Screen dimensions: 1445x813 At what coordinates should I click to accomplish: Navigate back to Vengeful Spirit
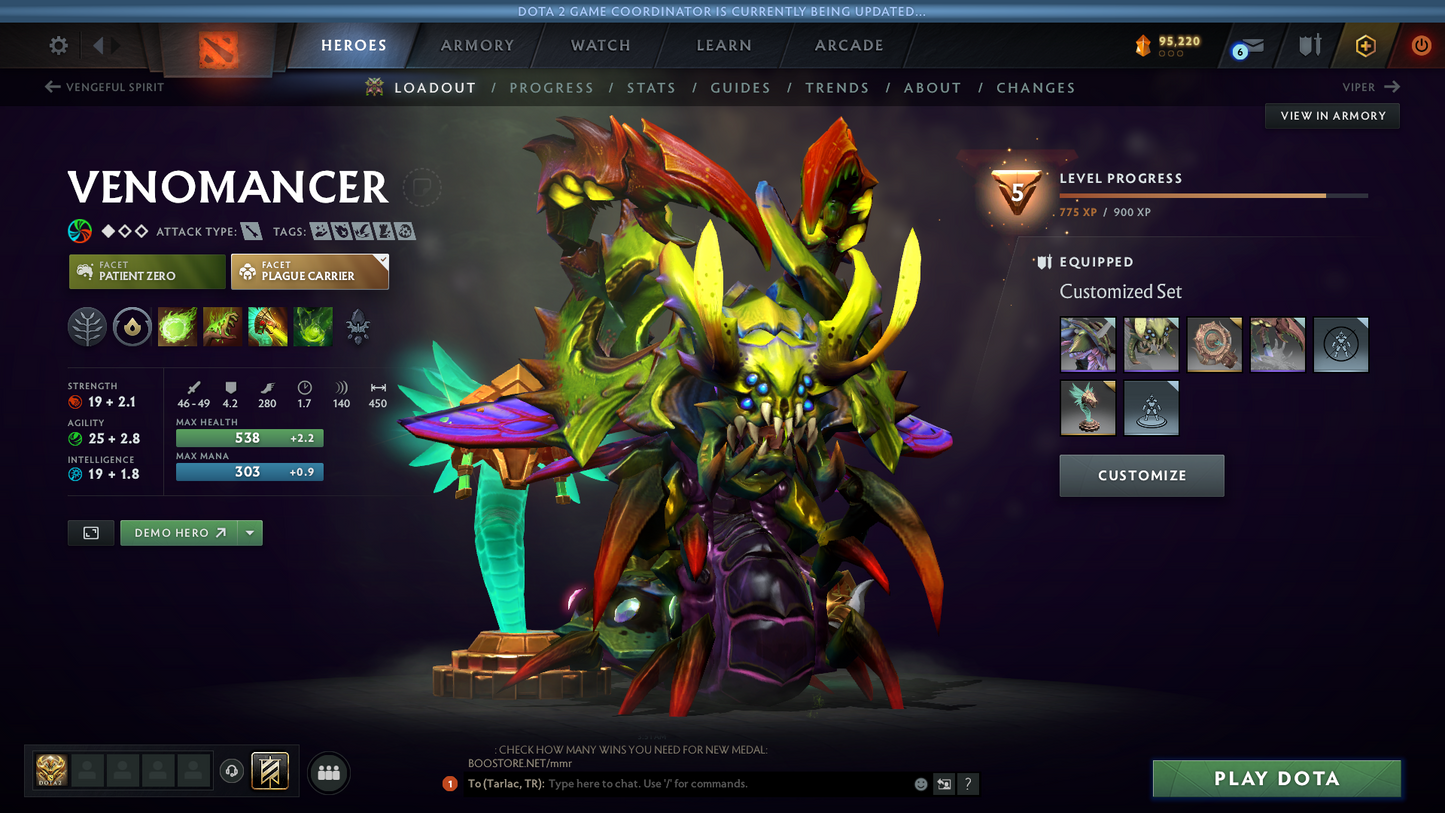(x=103, y=87)
